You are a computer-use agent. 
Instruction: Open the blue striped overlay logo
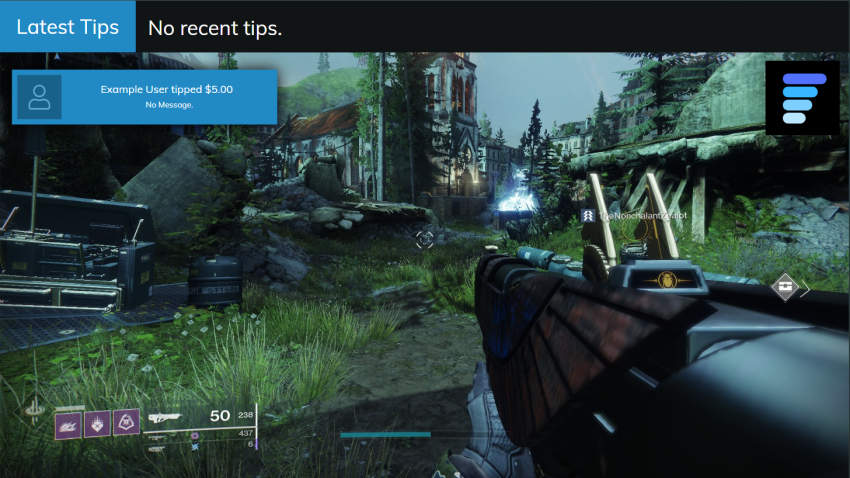point(803,98)
